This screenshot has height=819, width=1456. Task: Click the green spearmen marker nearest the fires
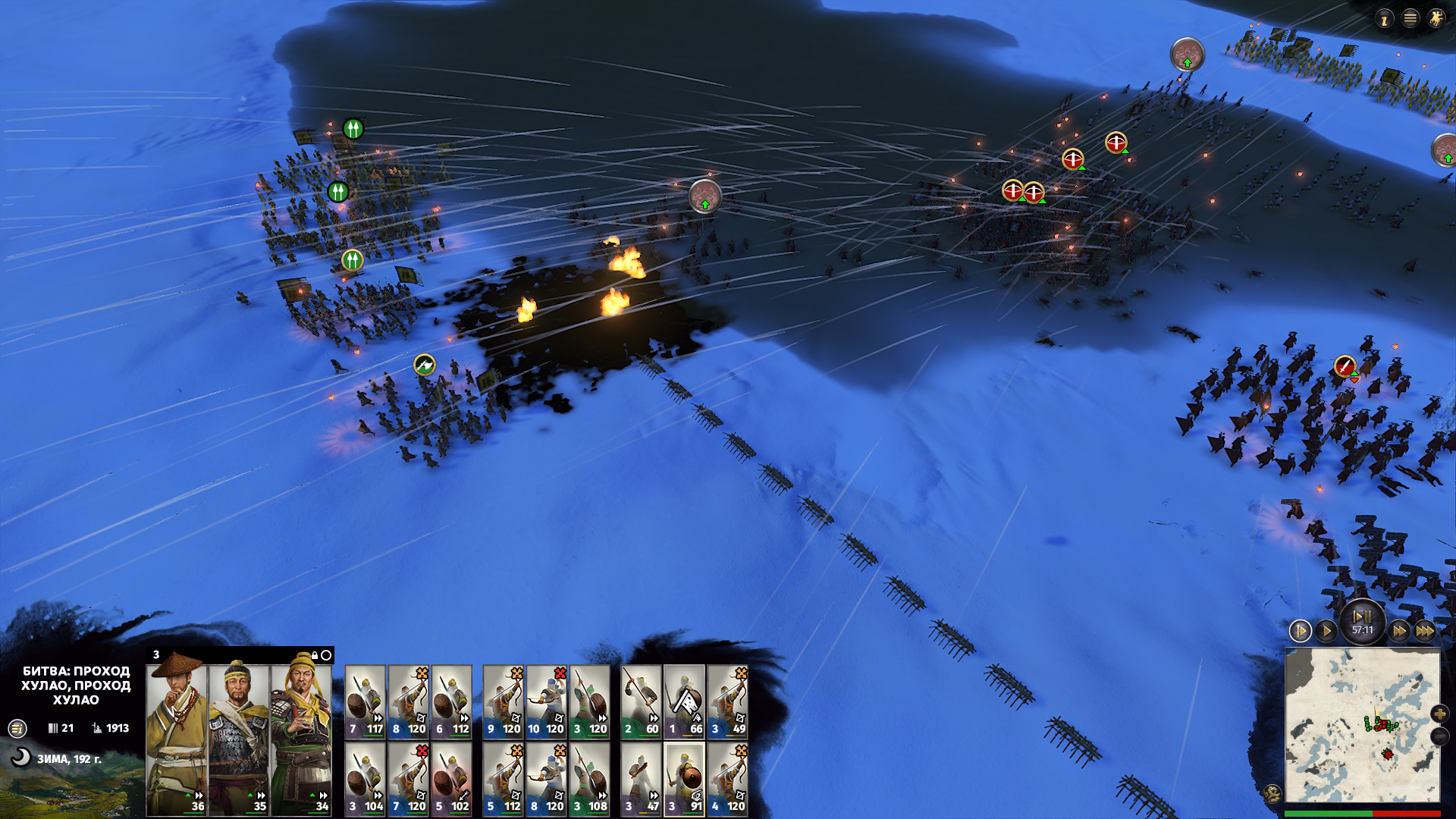coord(352,260)
